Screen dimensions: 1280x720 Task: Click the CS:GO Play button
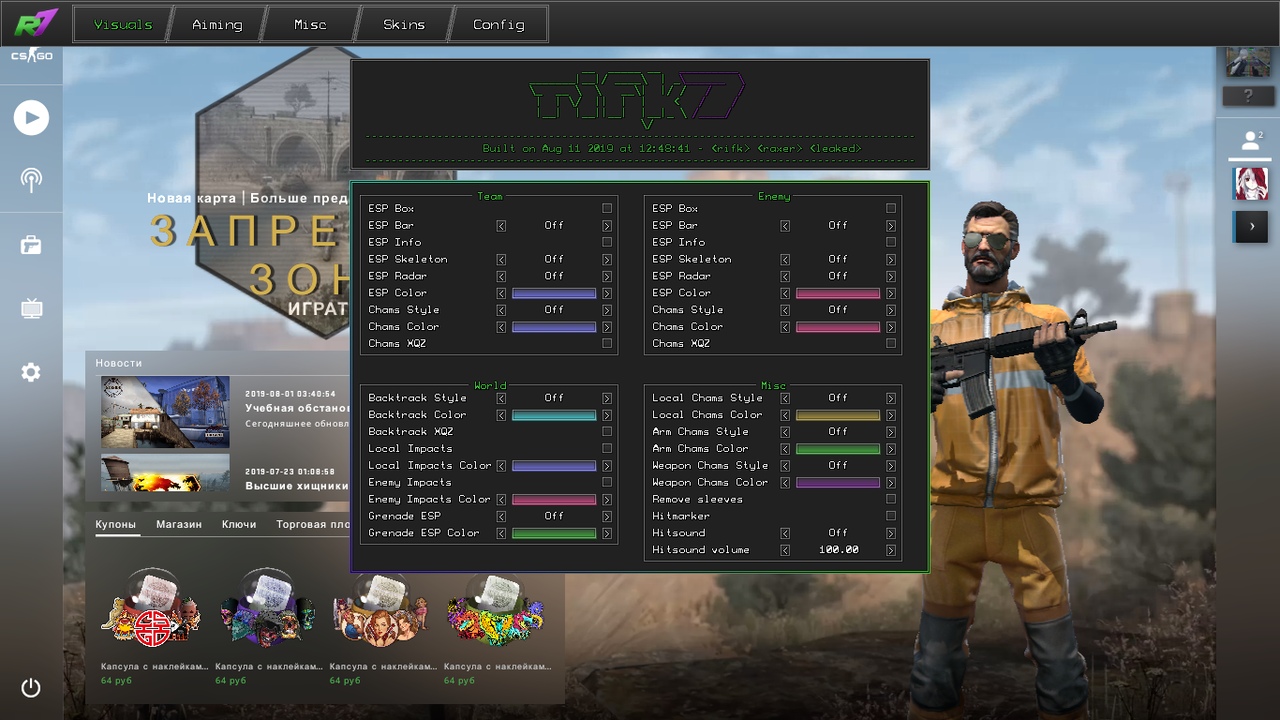pyautogui.click(x=31, y=118)
